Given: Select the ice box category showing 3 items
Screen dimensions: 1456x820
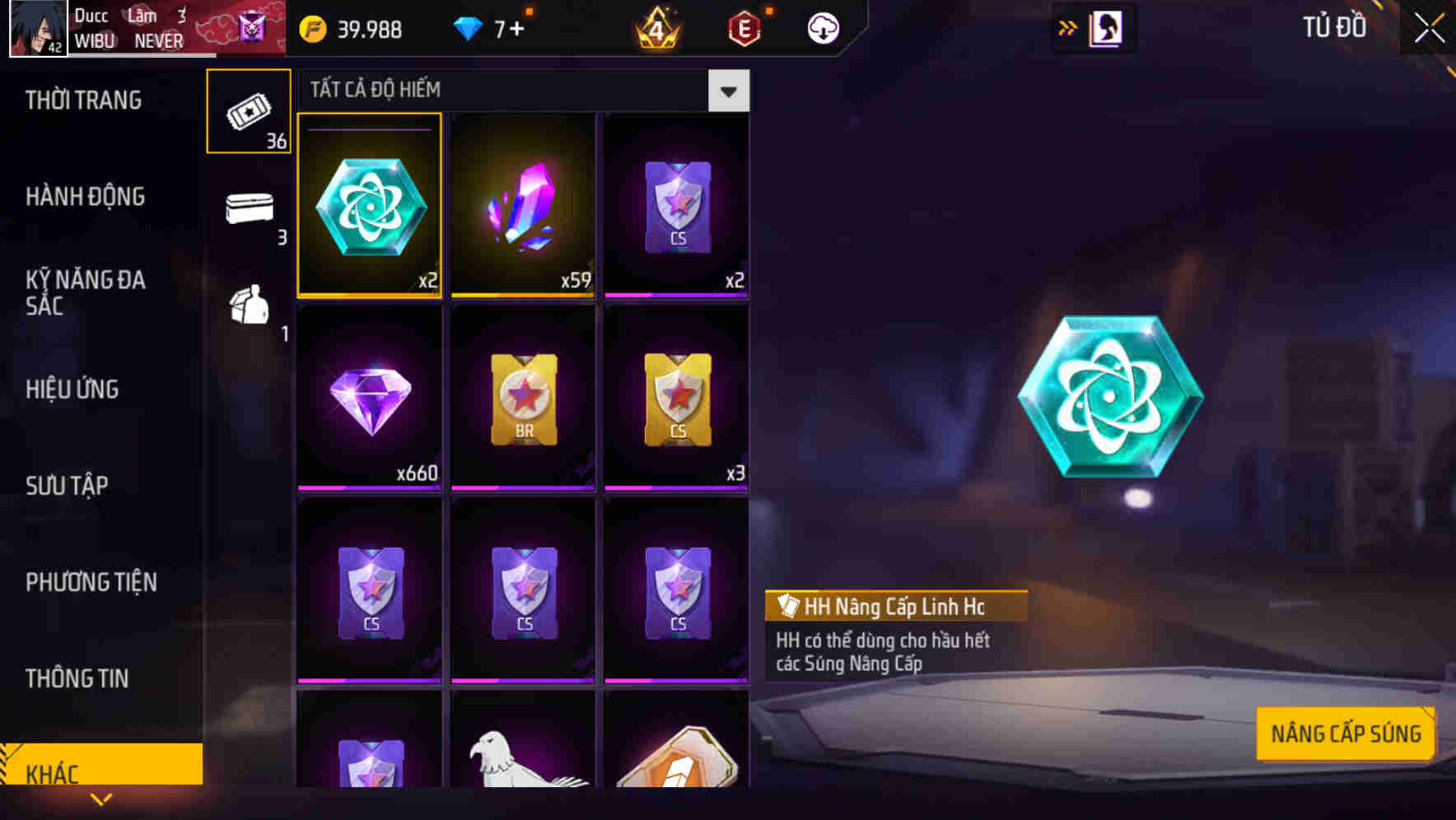Looking at the screenshot, I should tap(248, 211).
